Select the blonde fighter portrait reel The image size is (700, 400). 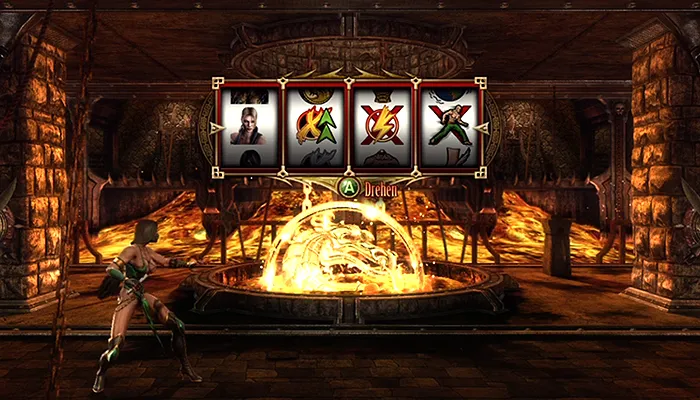tap(249, 126)
